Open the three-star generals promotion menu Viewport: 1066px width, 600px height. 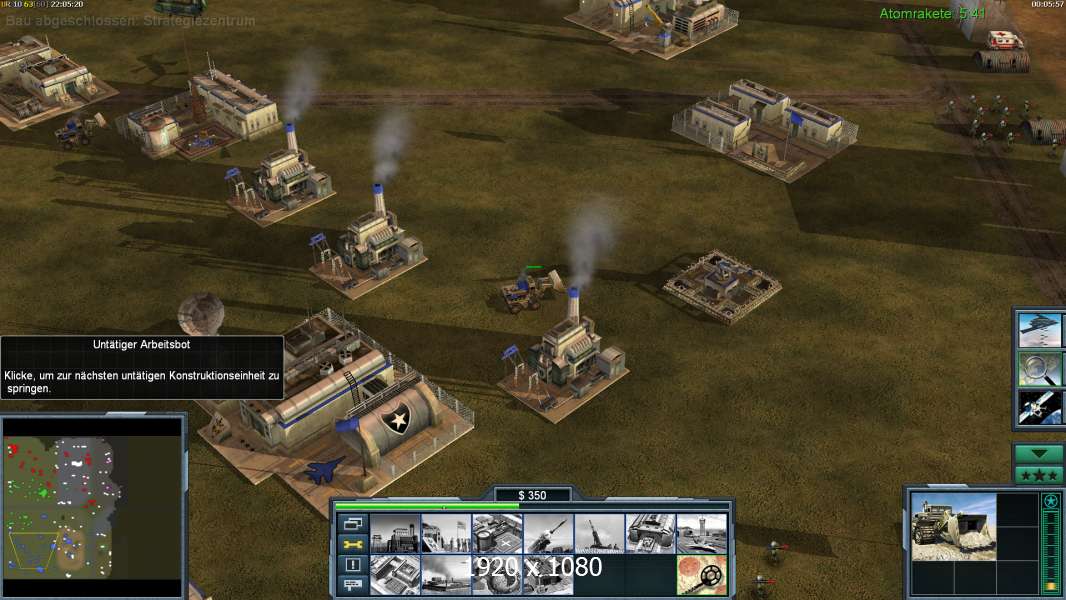1038,475
